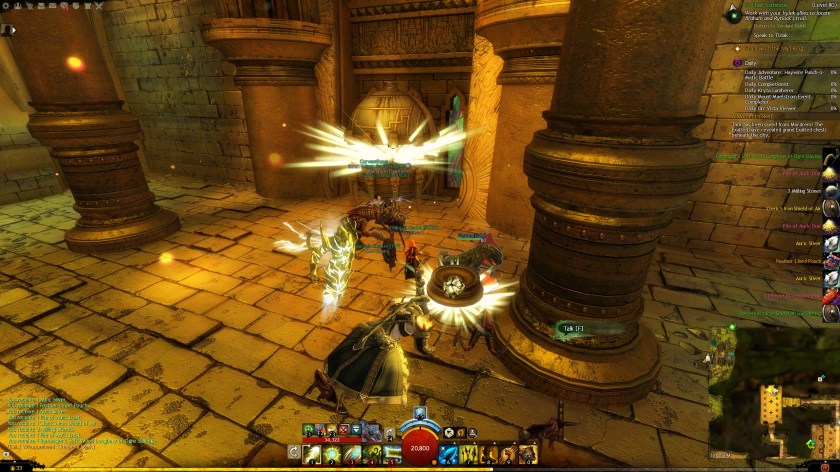Select the Feather-Lined Pouch loot entry
The height and width of the screenshot is (472, 840).
(800, 259)
